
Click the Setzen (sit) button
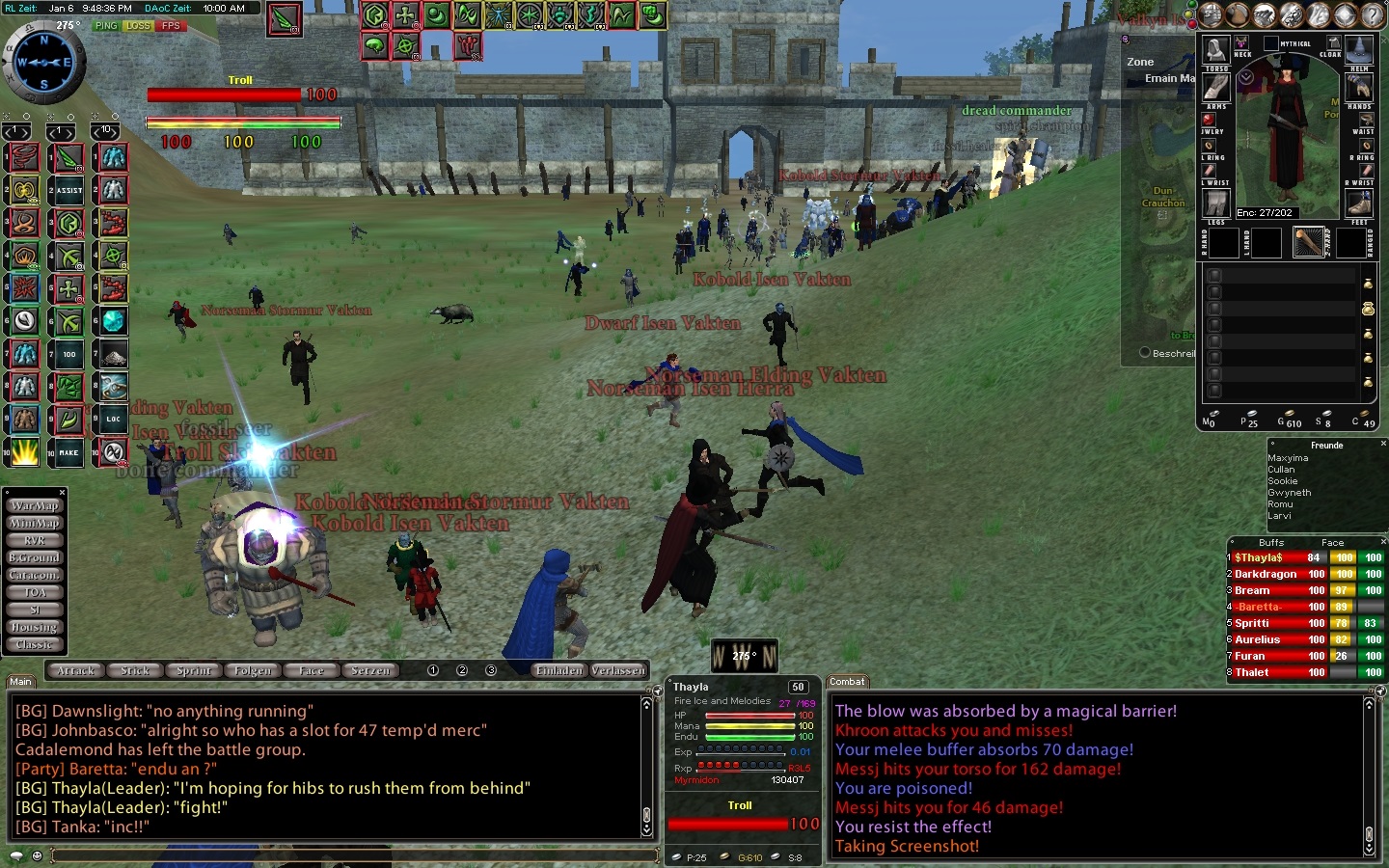click(x=370, y=670)
